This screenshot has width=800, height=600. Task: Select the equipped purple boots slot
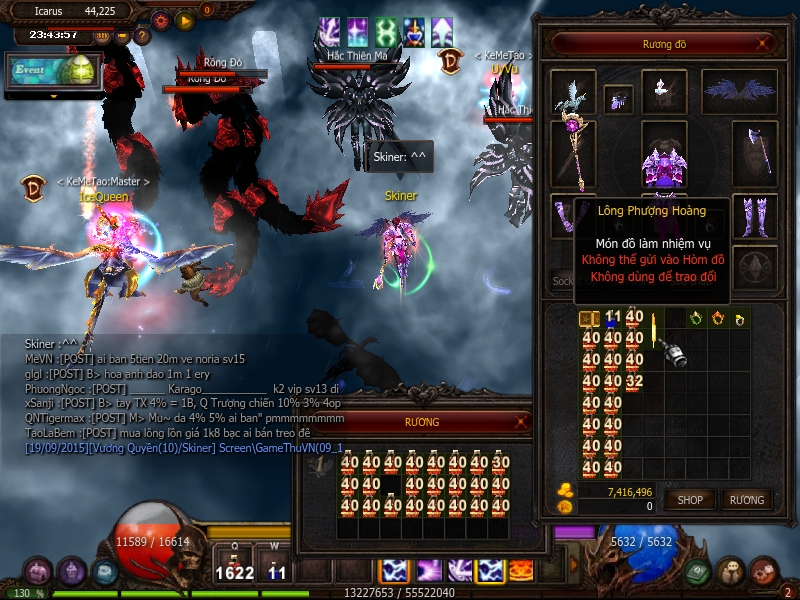click(x=755, y=216)
